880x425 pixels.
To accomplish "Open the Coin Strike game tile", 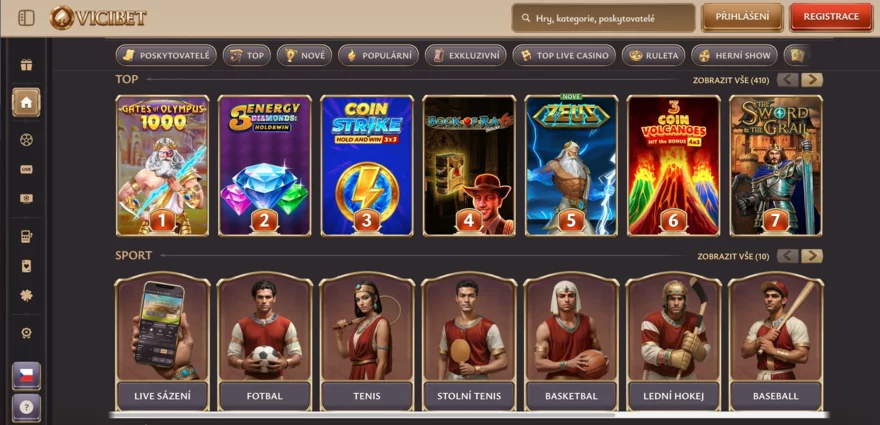I will (x=367, y=165).
